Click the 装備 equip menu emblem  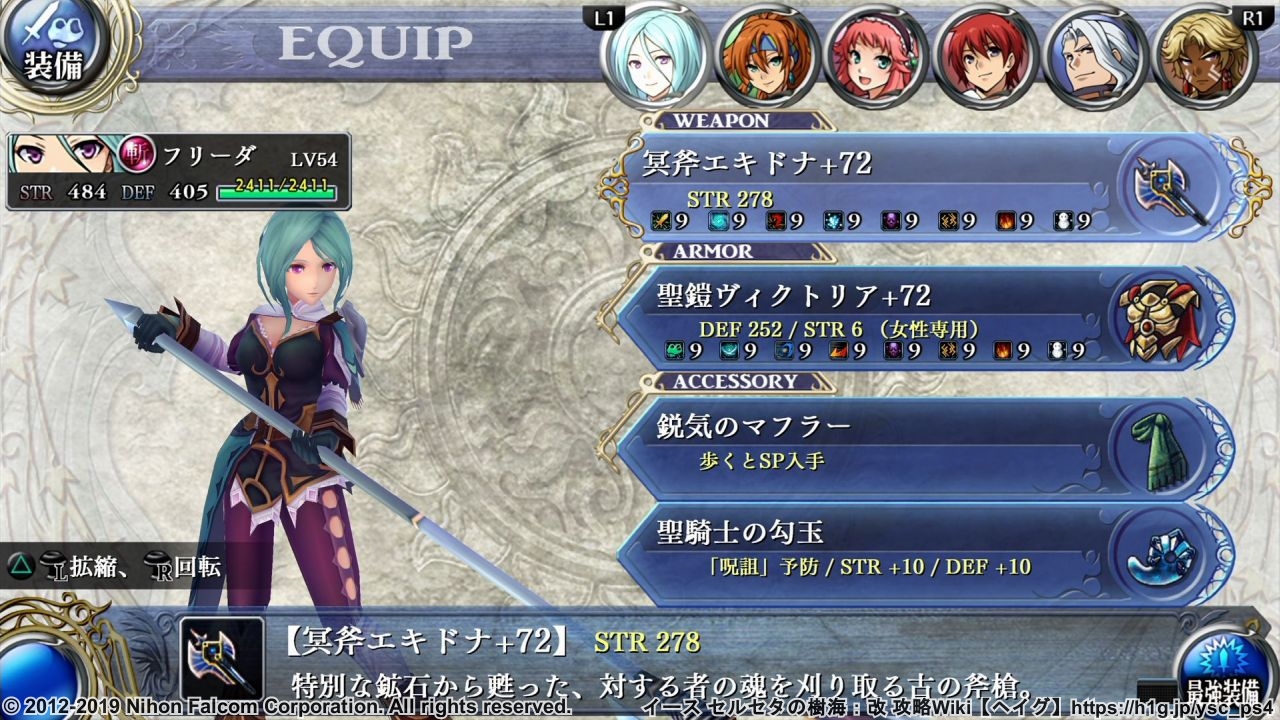pos(55,52)
